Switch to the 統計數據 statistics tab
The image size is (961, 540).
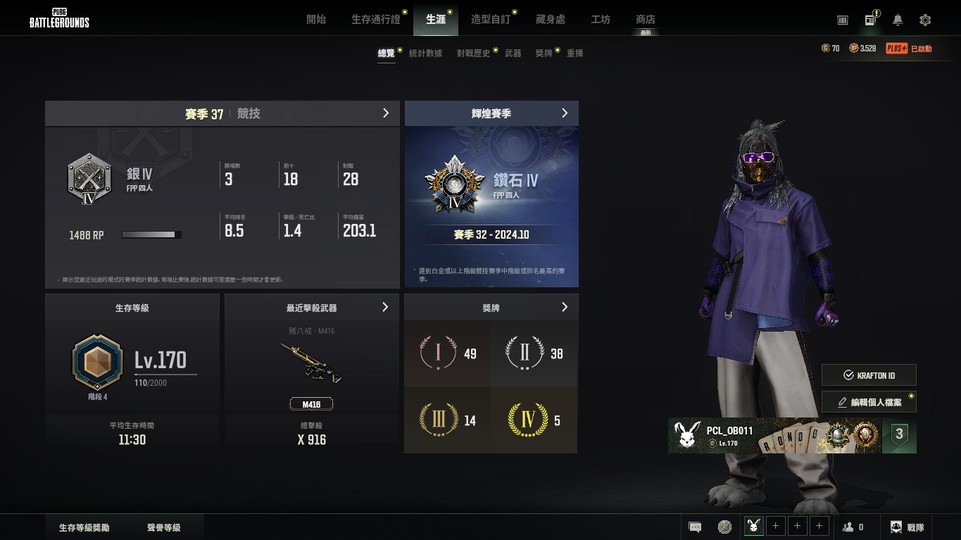click(x=425, y=53)
